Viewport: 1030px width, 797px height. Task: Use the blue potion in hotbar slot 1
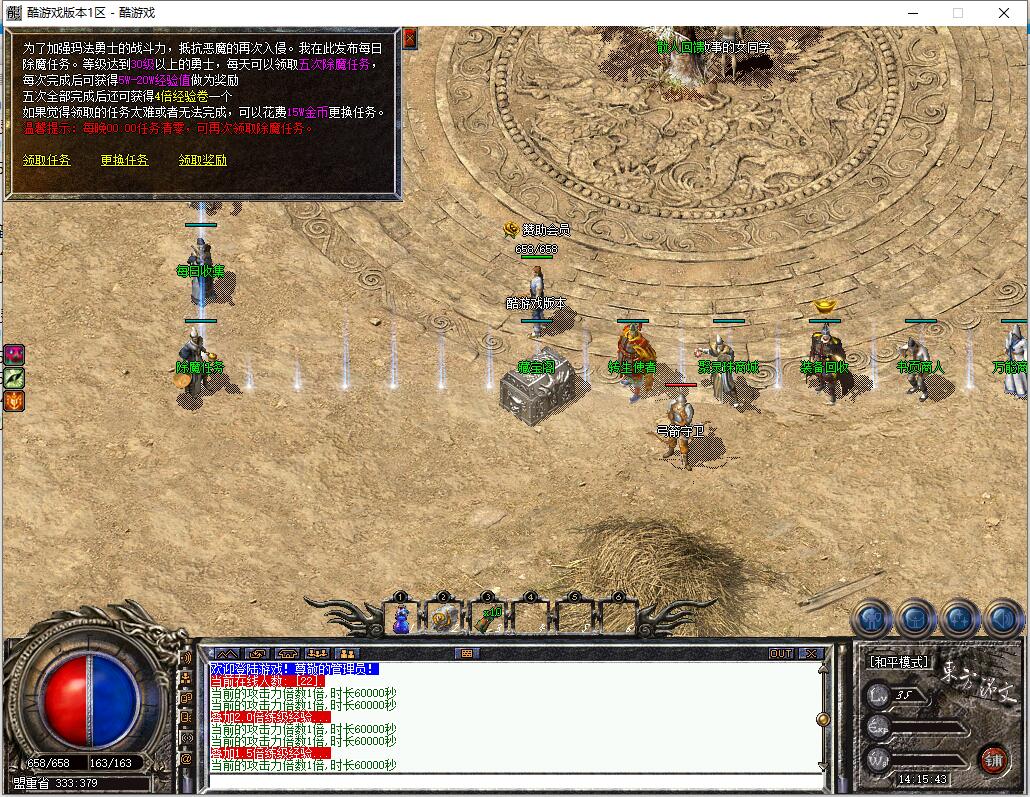point(401,619)
